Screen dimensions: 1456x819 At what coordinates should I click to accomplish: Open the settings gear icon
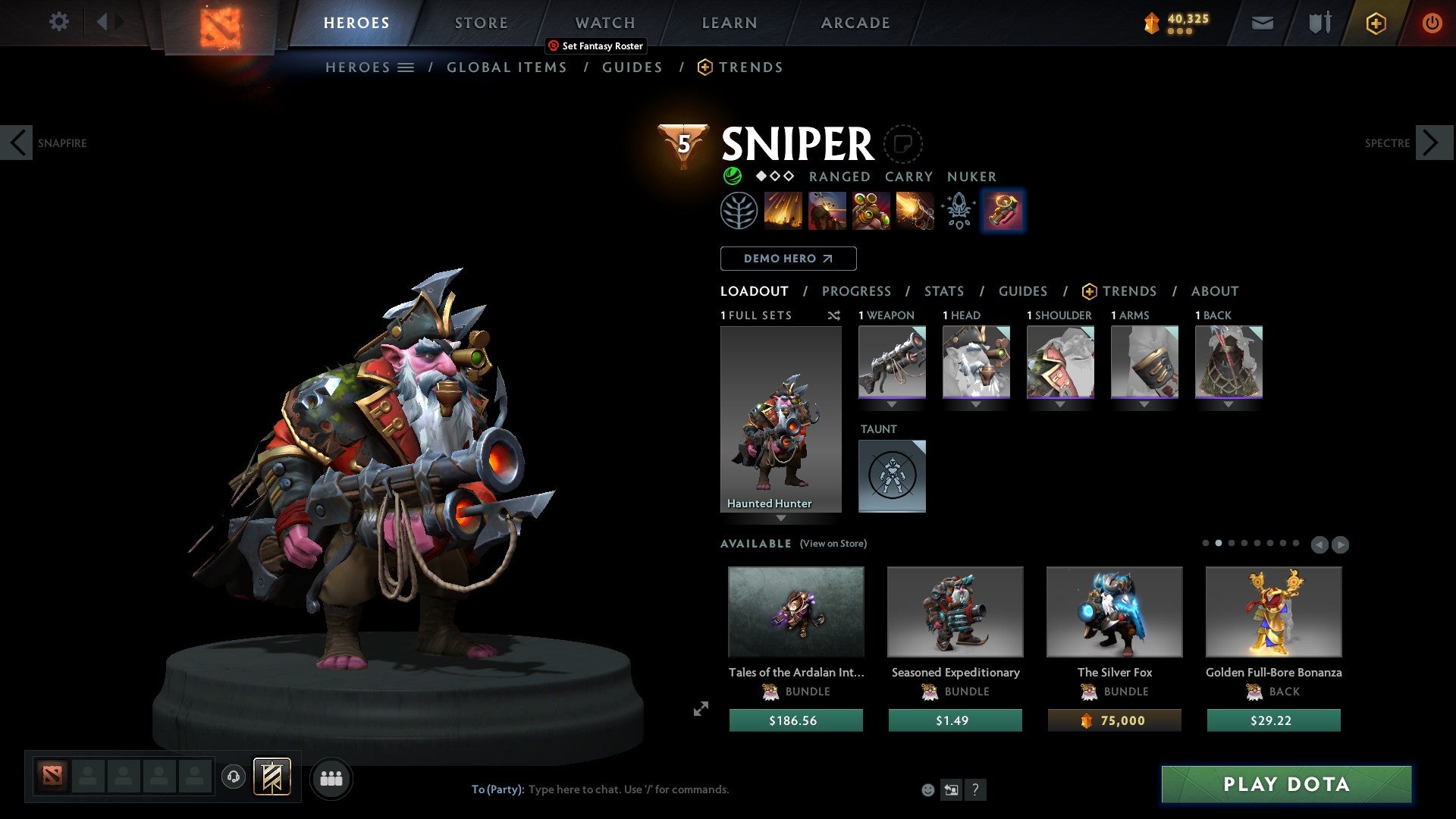[x=58, y=22]
